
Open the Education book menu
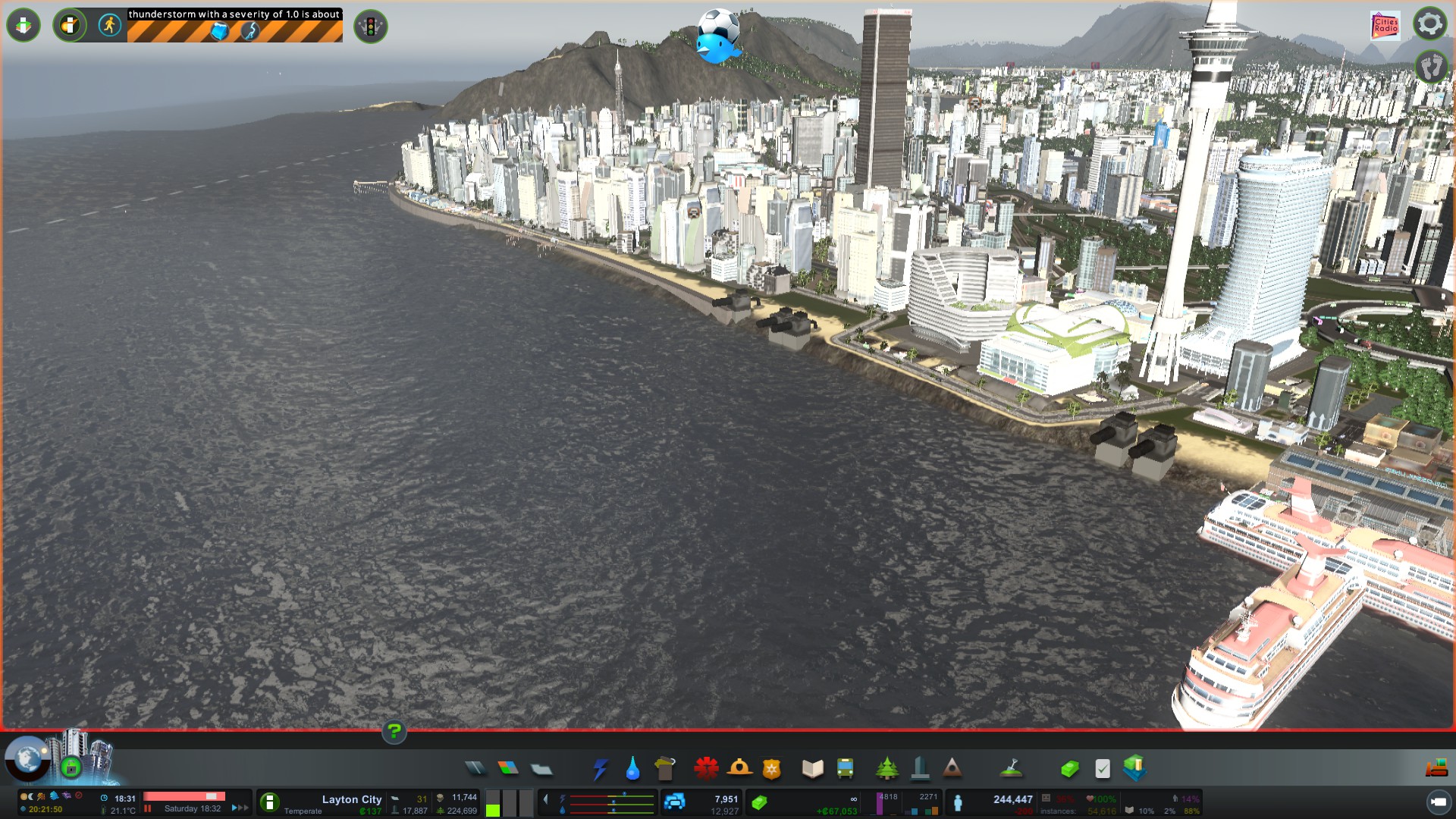pyautogui.click(x=812, y=769)
